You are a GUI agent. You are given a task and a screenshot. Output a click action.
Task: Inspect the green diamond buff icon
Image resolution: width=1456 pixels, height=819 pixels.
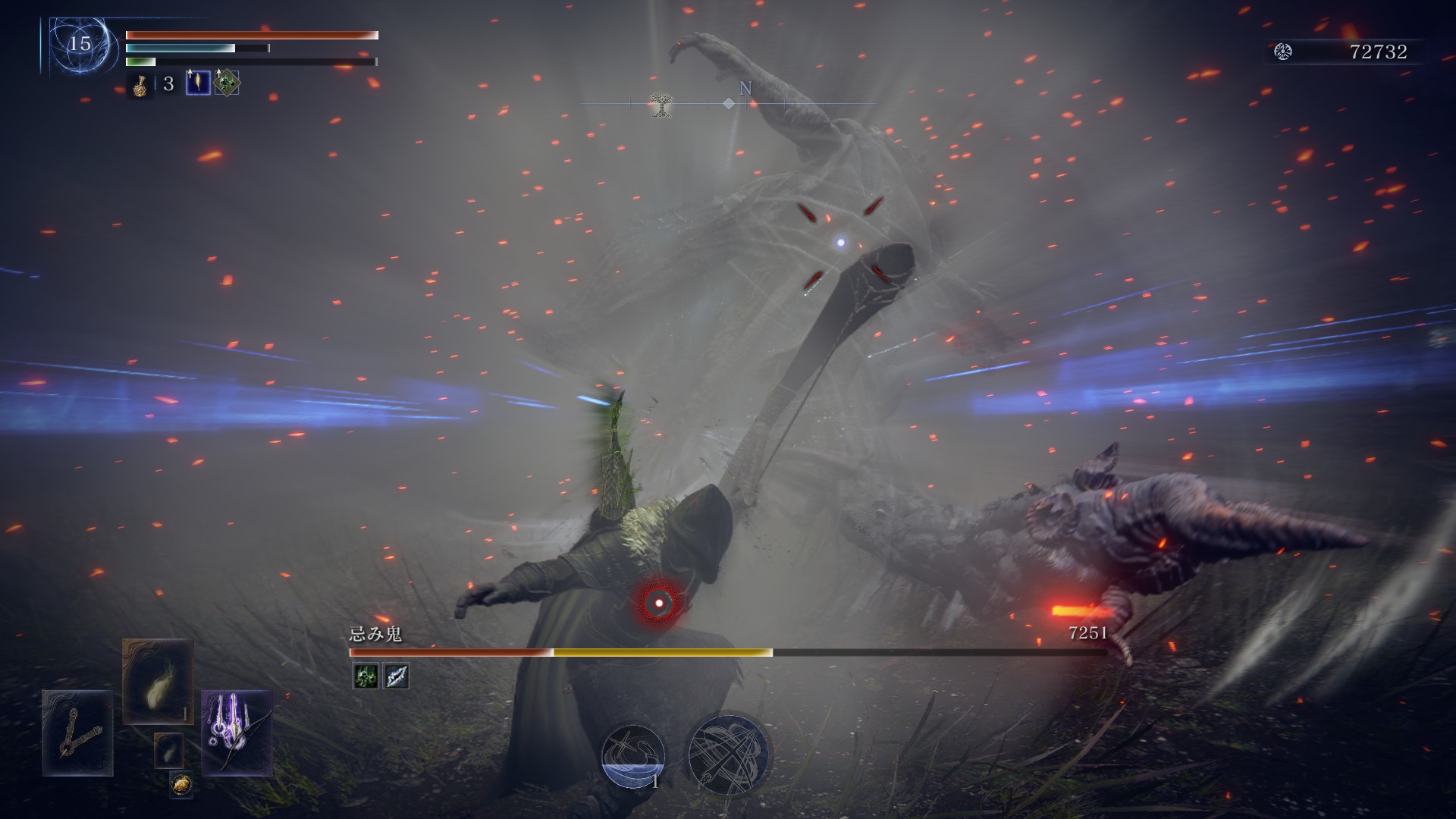pyautogui.click(x=226, y=83)
